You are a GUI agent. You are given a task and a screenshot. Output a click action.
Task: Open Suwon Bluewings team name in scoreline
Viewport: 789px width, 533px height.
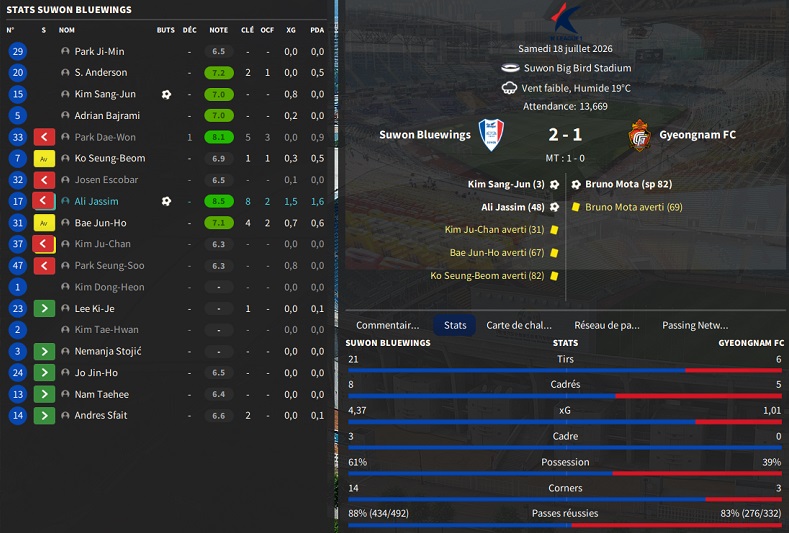click(x=425, y=135)
